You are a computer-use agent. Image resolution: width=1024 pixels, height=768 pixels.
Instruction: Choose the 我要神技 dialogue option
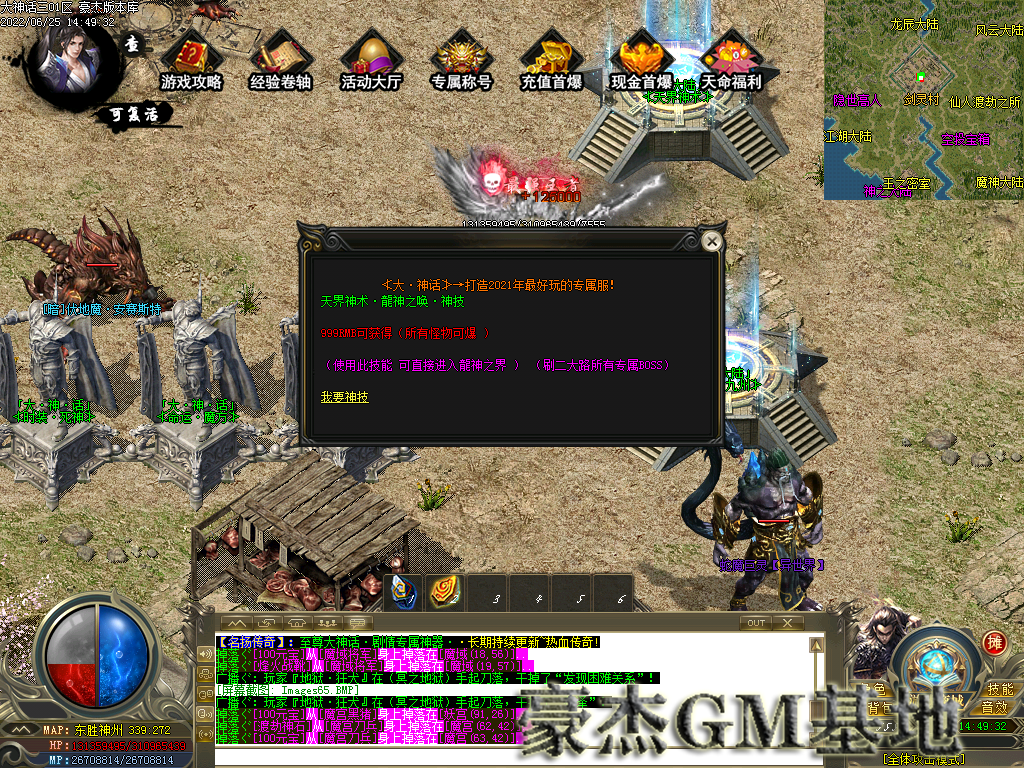coord(344,397)
